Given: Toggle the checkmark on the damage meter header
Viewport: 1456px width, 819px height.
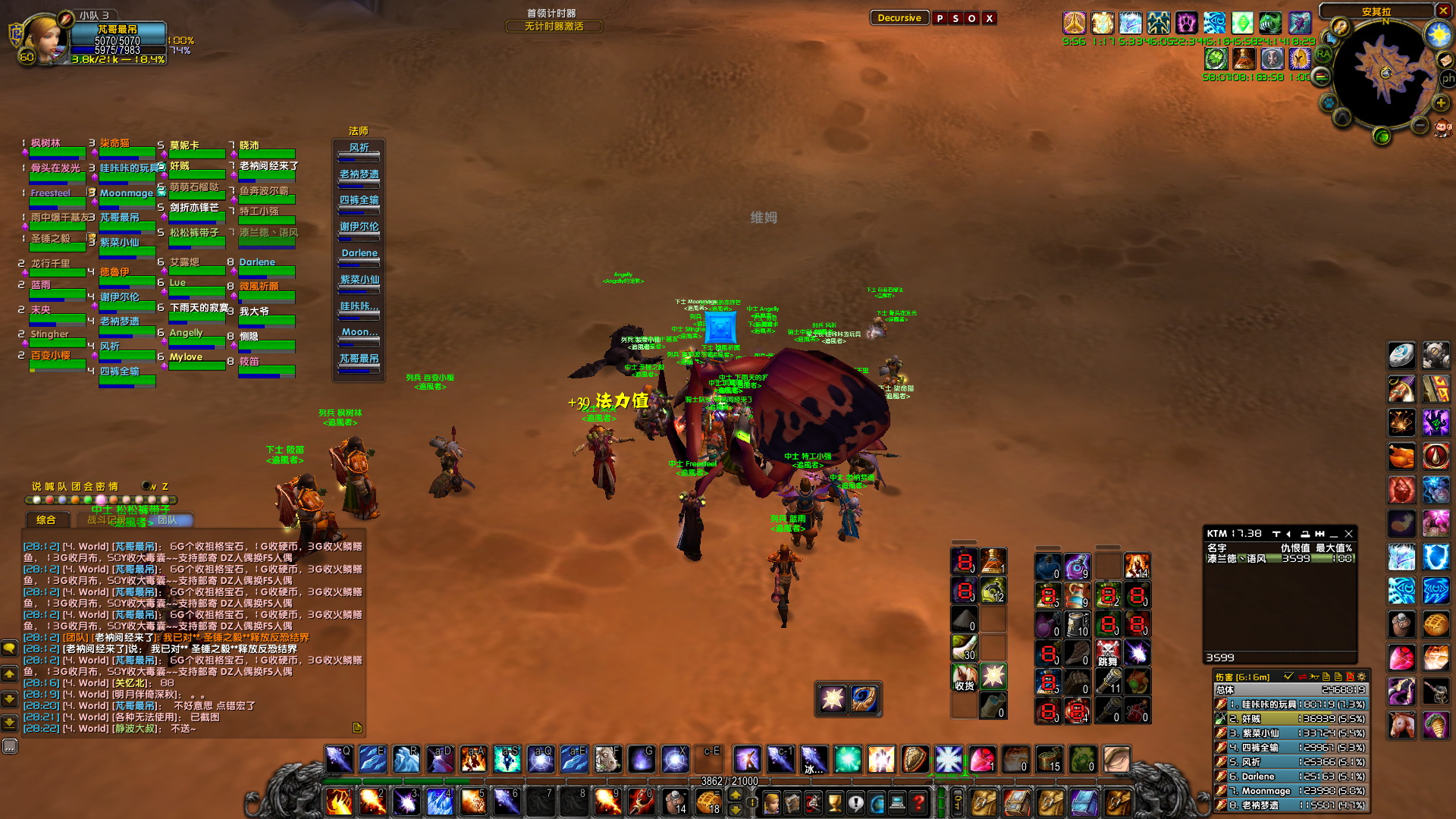Looking at the screenshot, I should 1289,676.
